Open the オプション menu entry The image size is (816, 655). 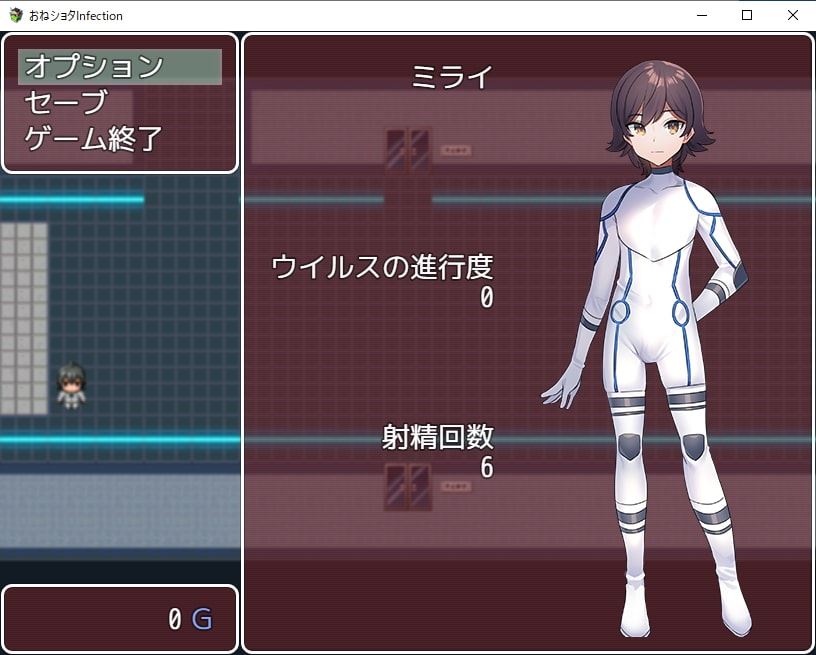point(94,67)
